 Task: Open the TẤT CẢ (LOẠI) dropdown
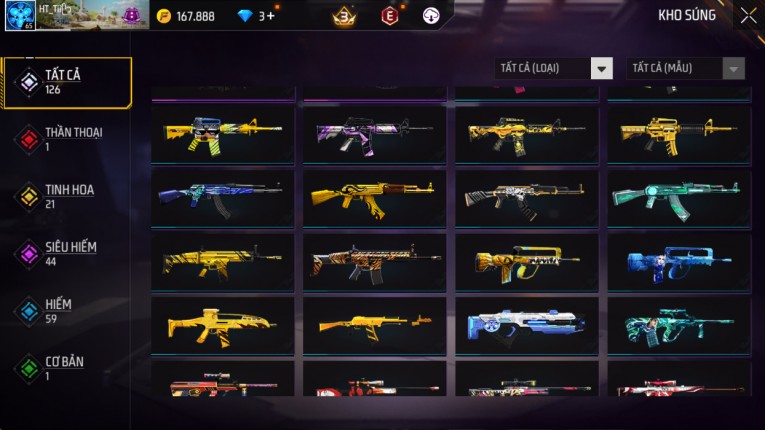point(554,68)
